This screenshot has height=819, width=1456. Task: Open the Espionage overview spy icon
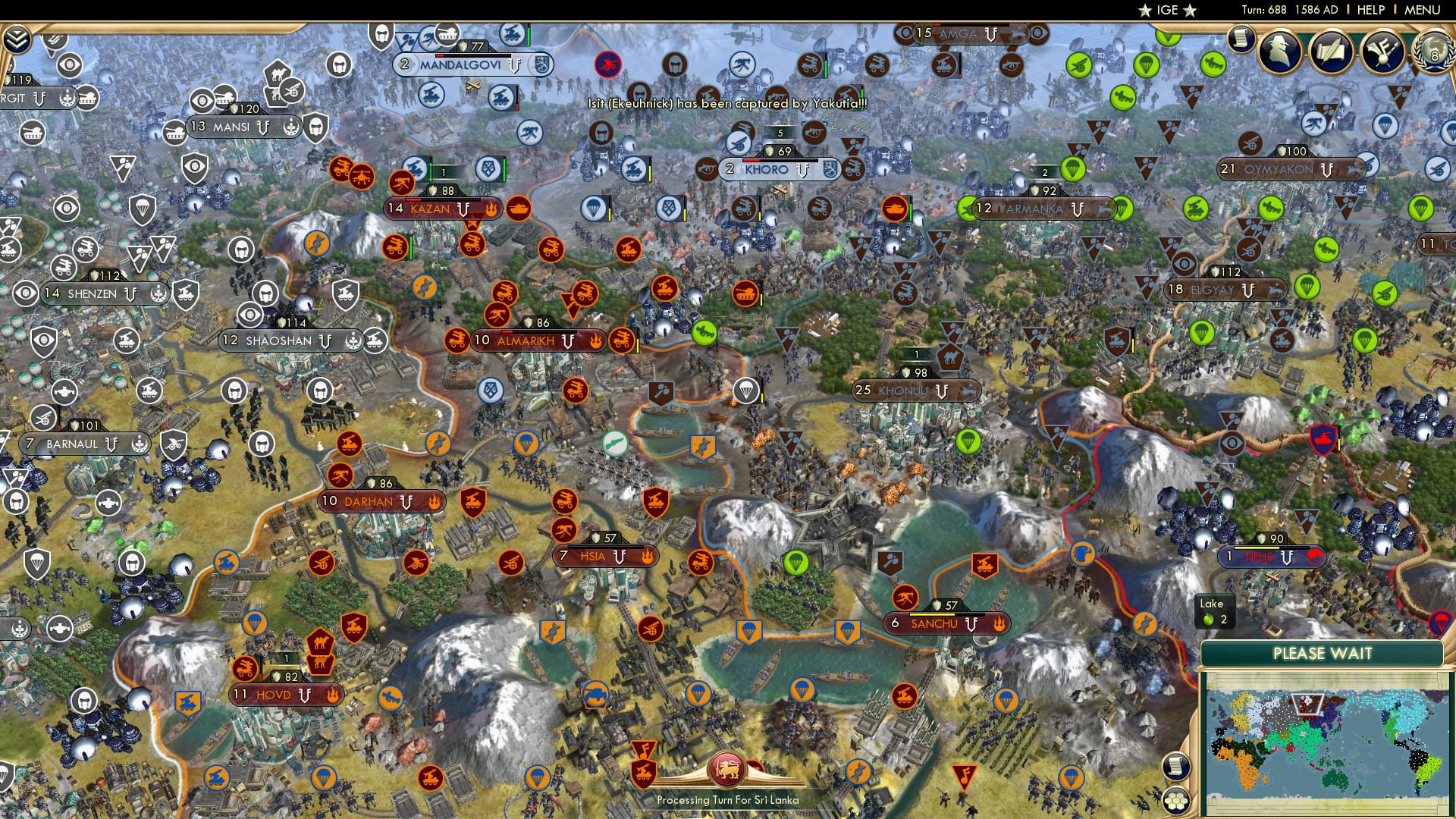(1280, 50)
